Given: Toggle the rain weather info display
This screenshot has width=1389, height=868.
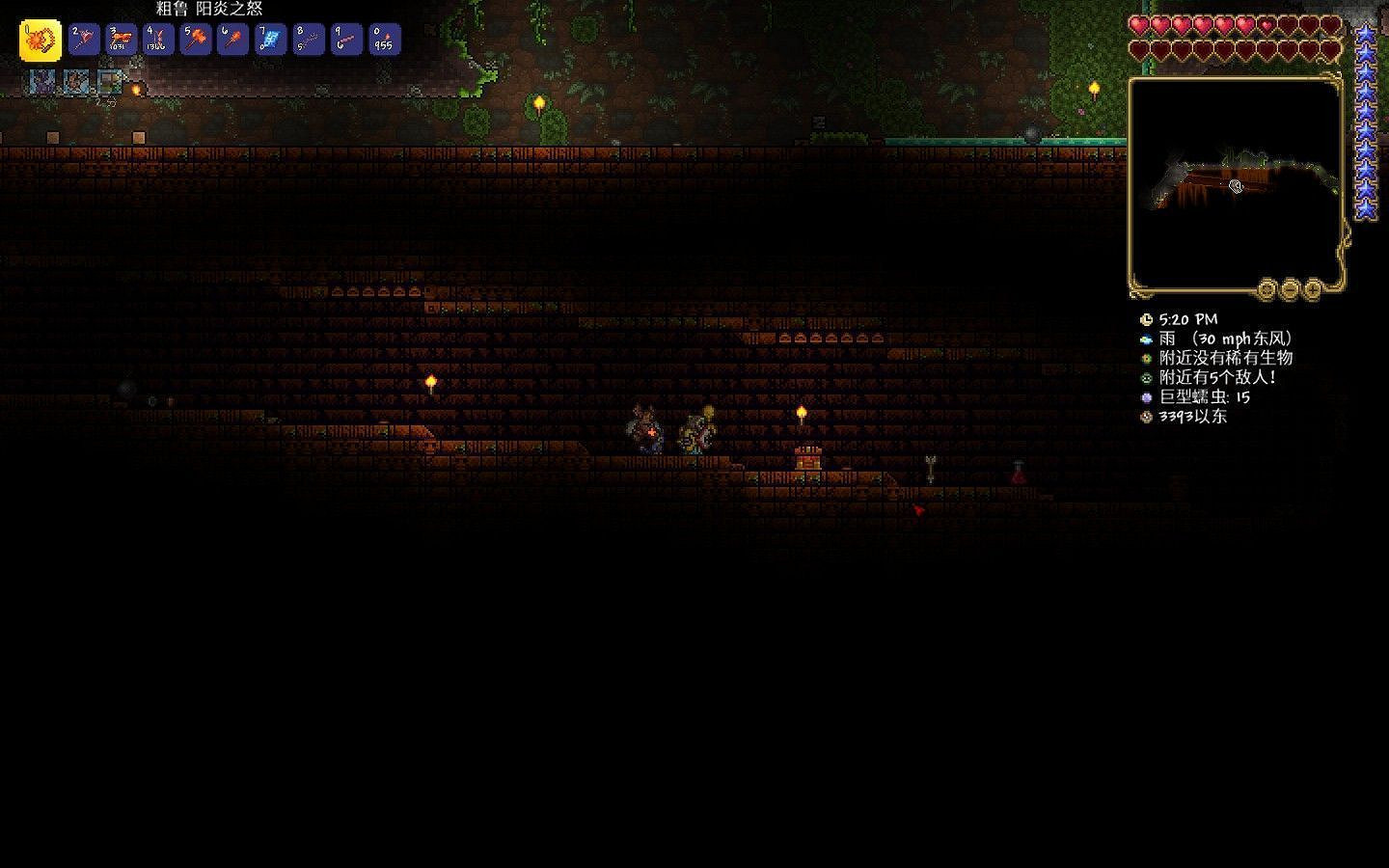Looking at the screenshot, I should tap(1145, 339).
